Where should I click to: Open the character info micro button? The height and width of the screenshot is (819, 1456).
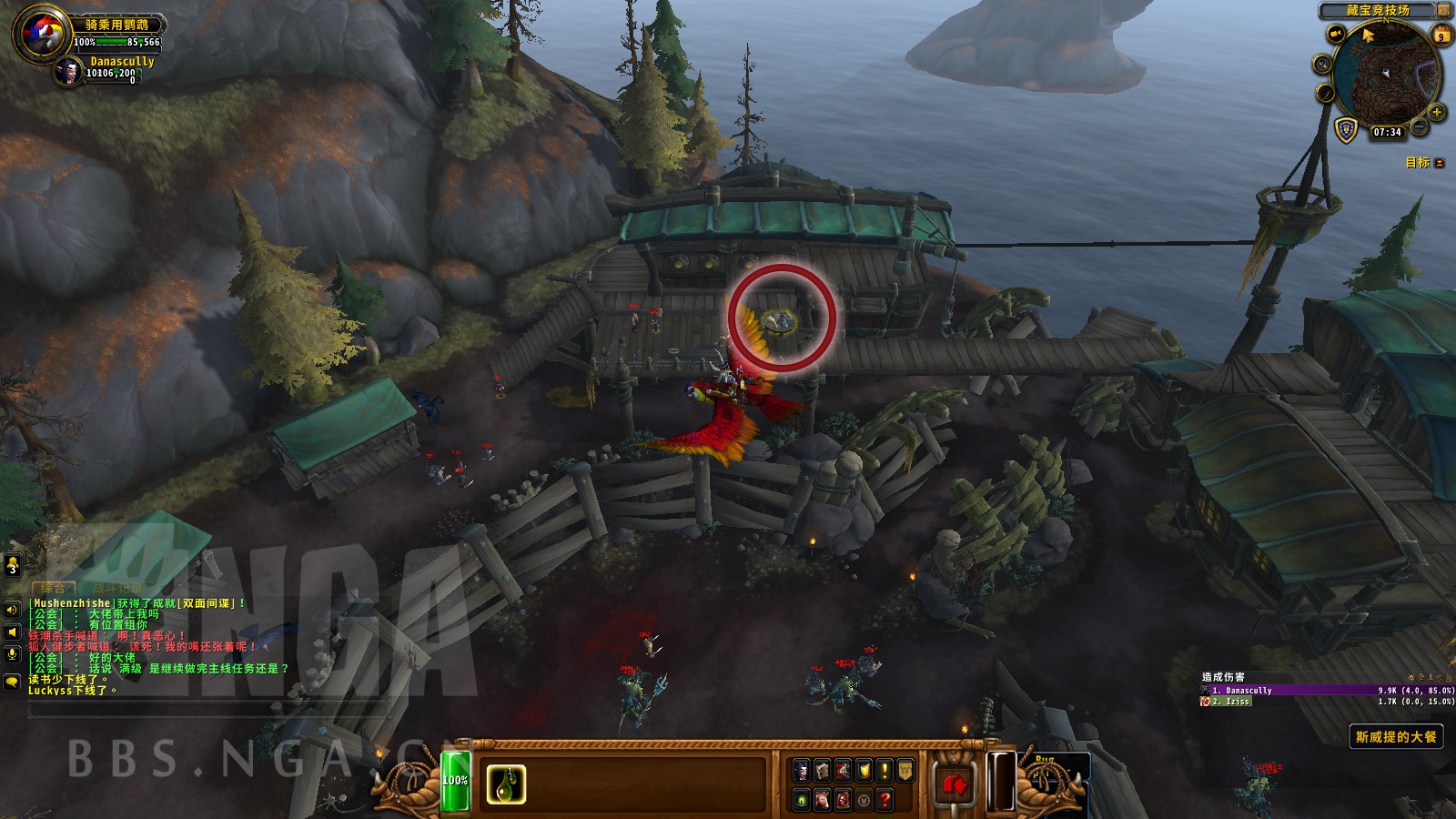[x=802, y=772]
